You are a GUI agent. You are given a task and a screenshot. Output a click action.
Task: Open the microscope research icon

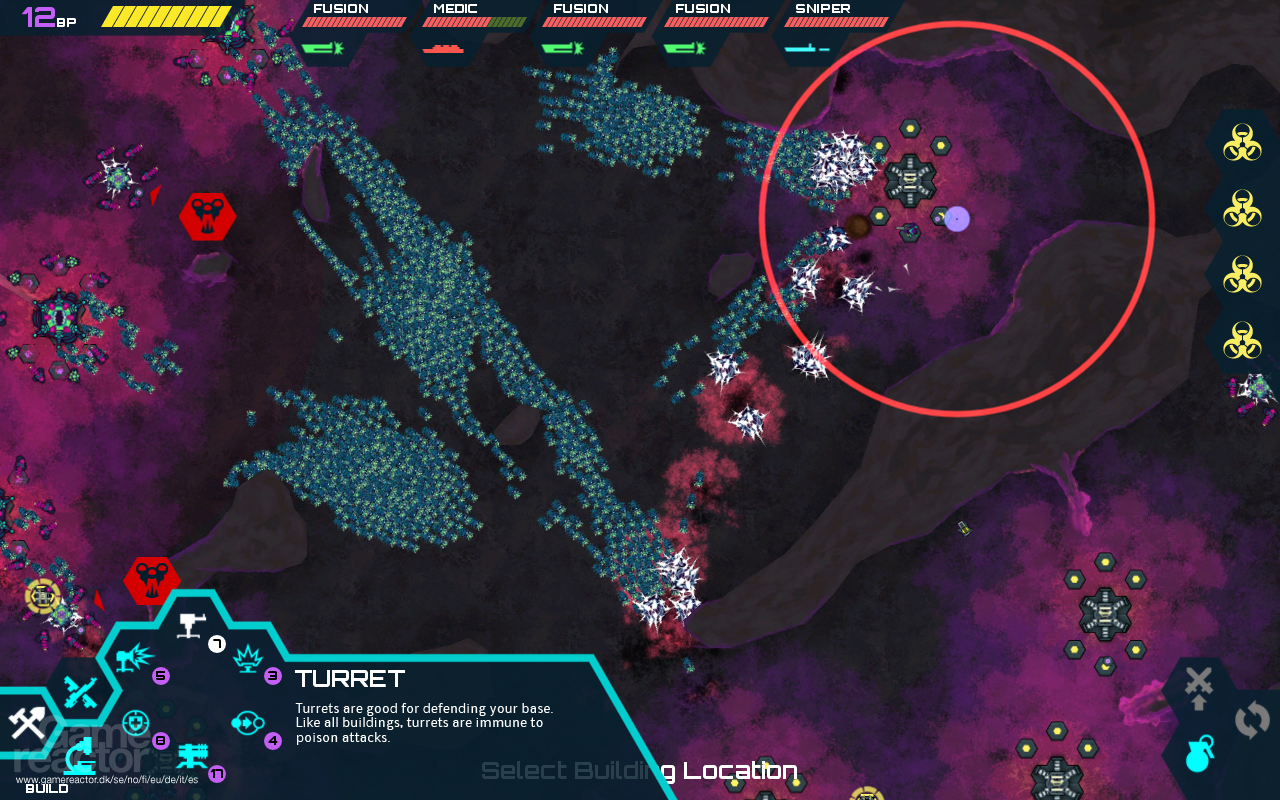coord(80,757)
